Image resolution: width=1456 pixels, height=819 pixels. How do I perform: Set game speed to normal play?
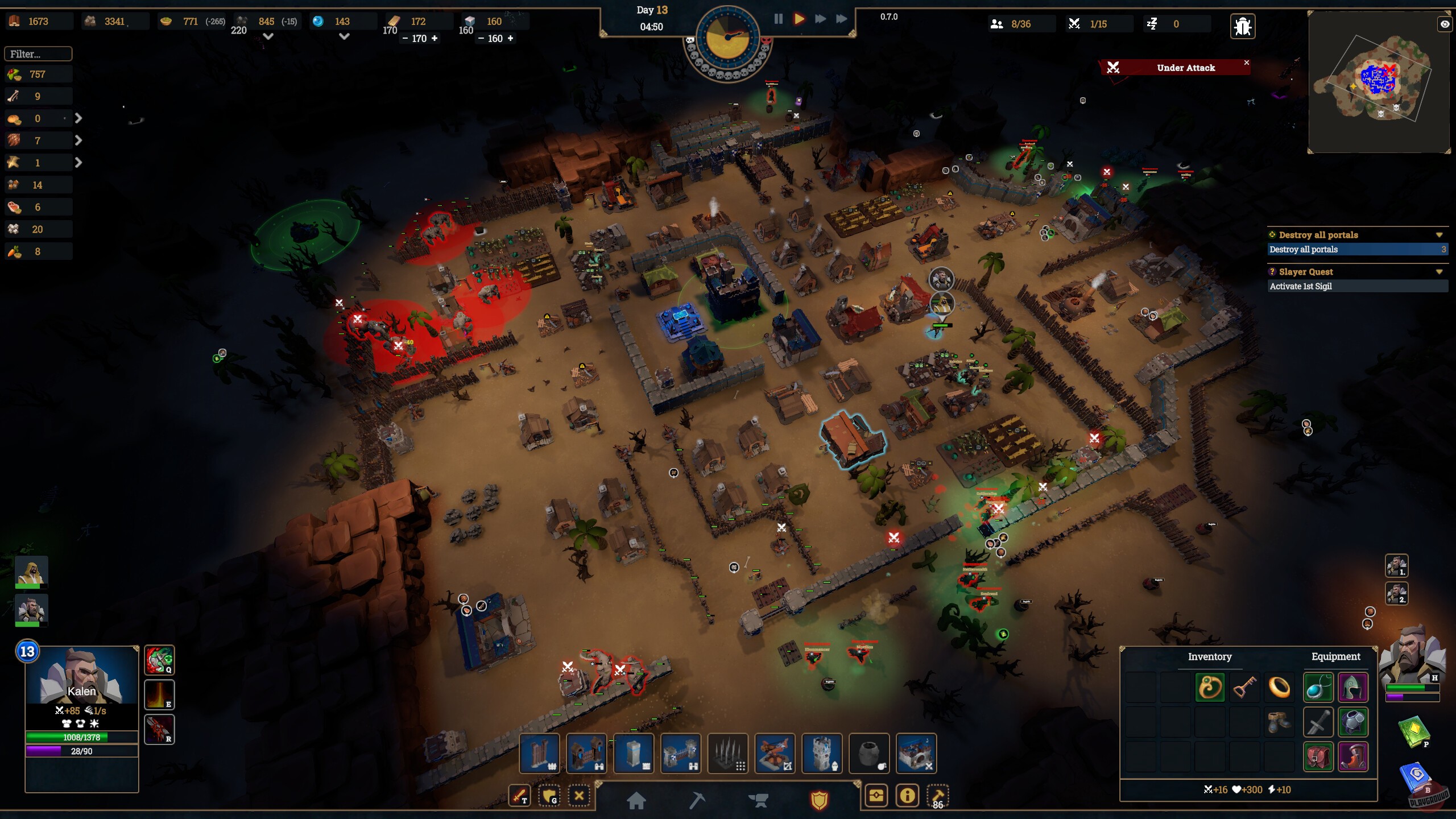click(799, 19)
